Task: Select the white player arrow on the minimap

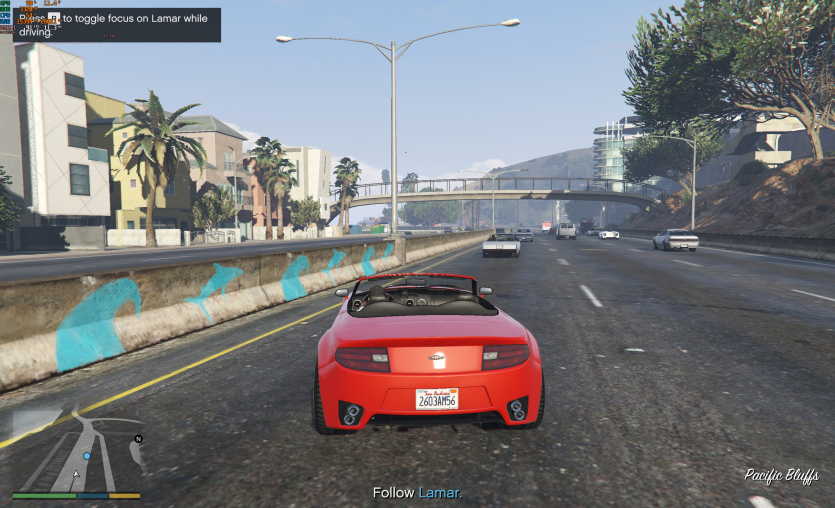Action: (x=76, y=473)
